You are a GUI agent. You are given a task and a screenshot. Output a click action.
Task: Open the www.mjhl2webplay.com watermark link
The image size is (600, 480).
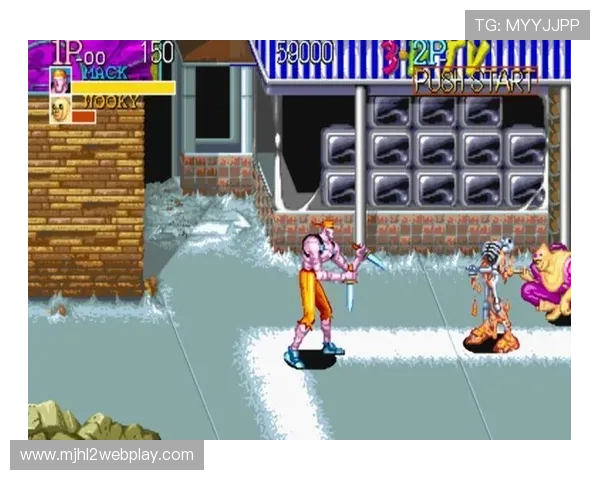tap(107, 455)
